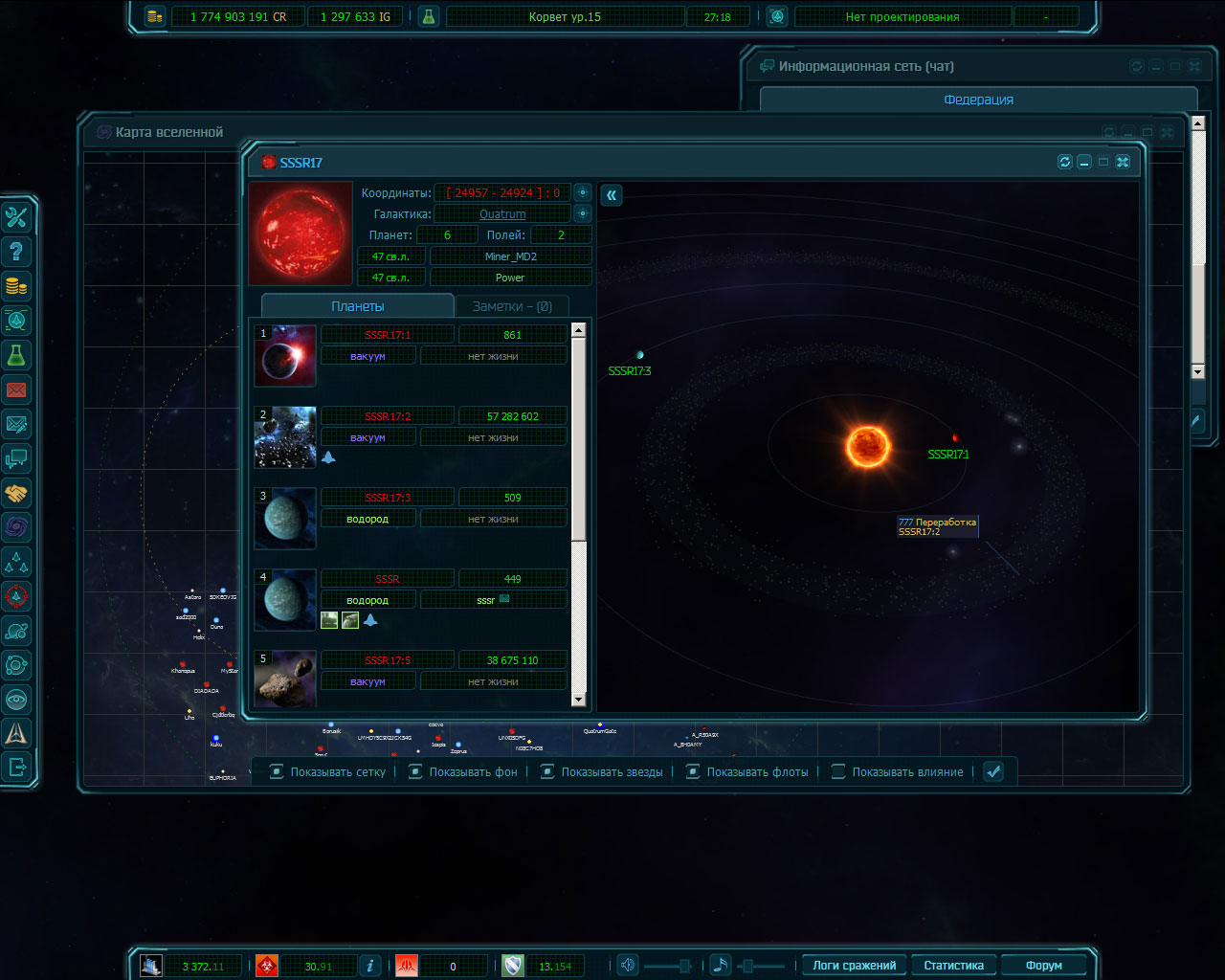
Task: Toggle Показывать флоты checkbox
Action: coord(693,771)
